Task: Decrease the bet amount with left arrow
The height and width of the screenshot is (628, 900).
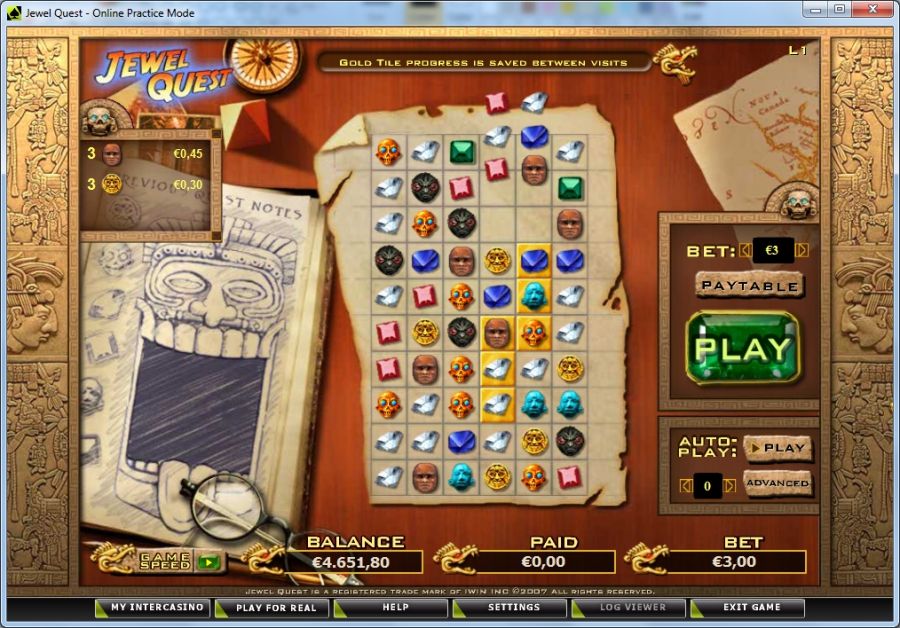Action: pyautogui.click(x=745, y=250)
